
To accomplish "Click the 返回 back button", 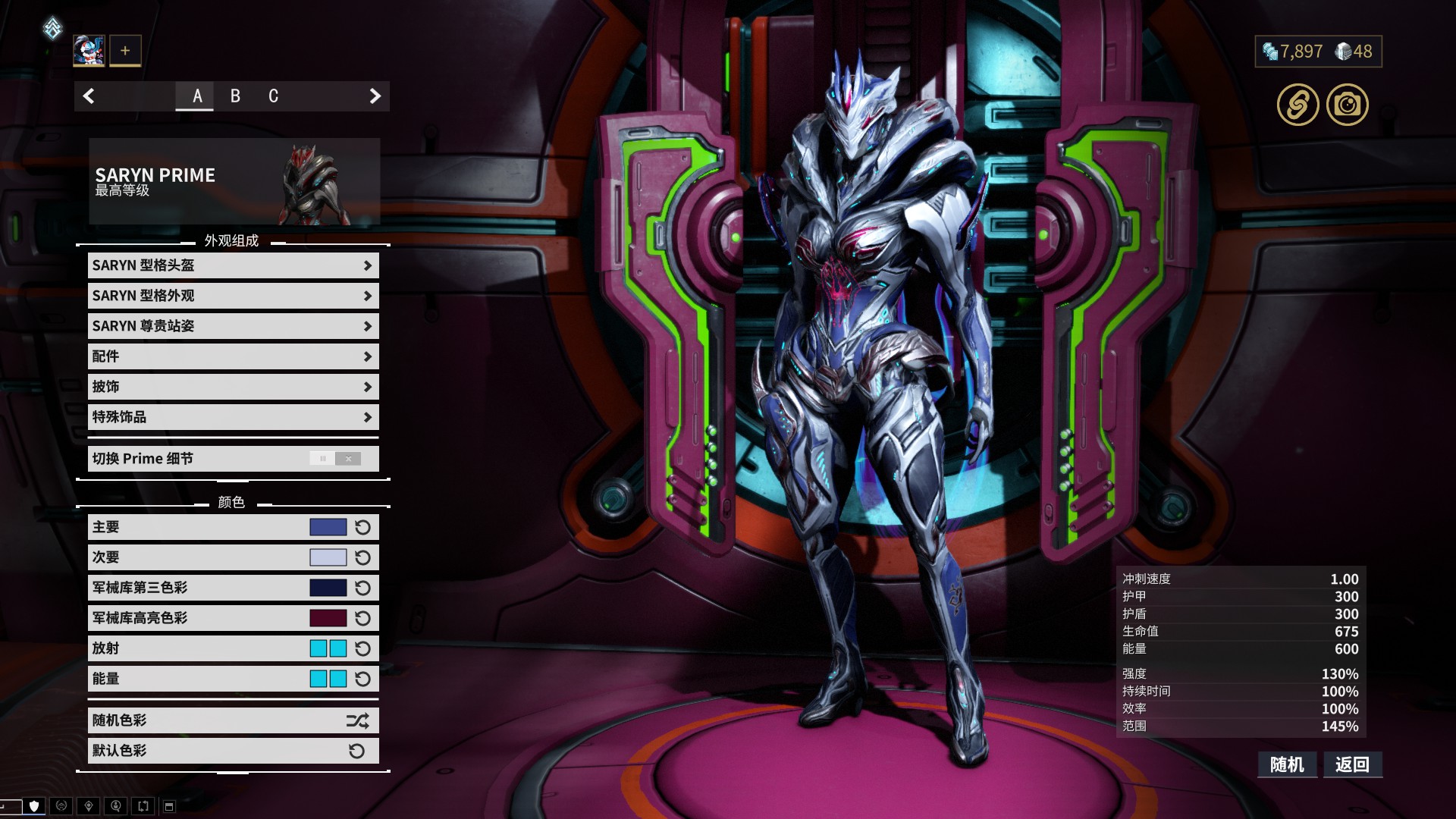I will 1352,764.
